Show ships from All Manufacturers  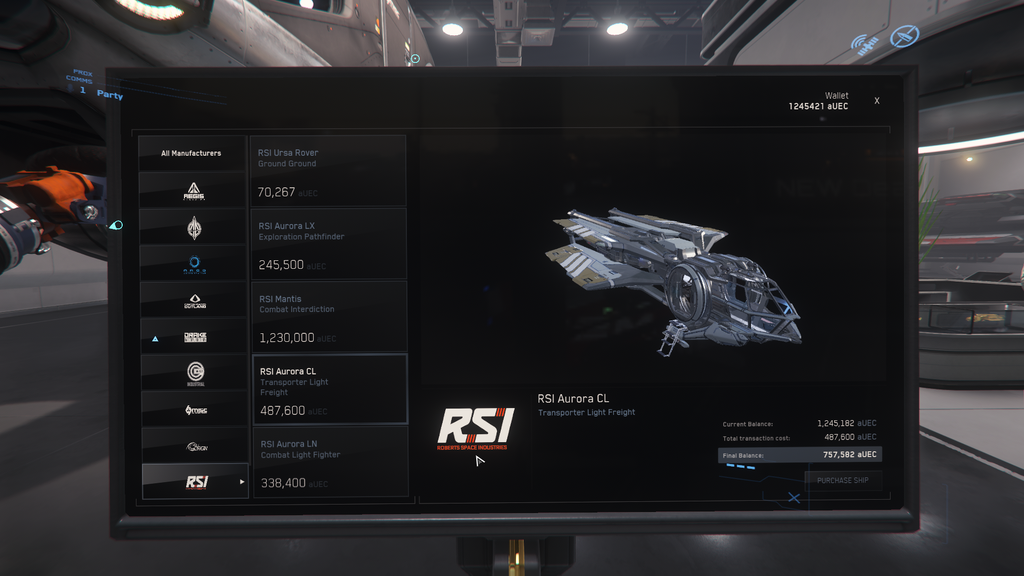point(192,153)
